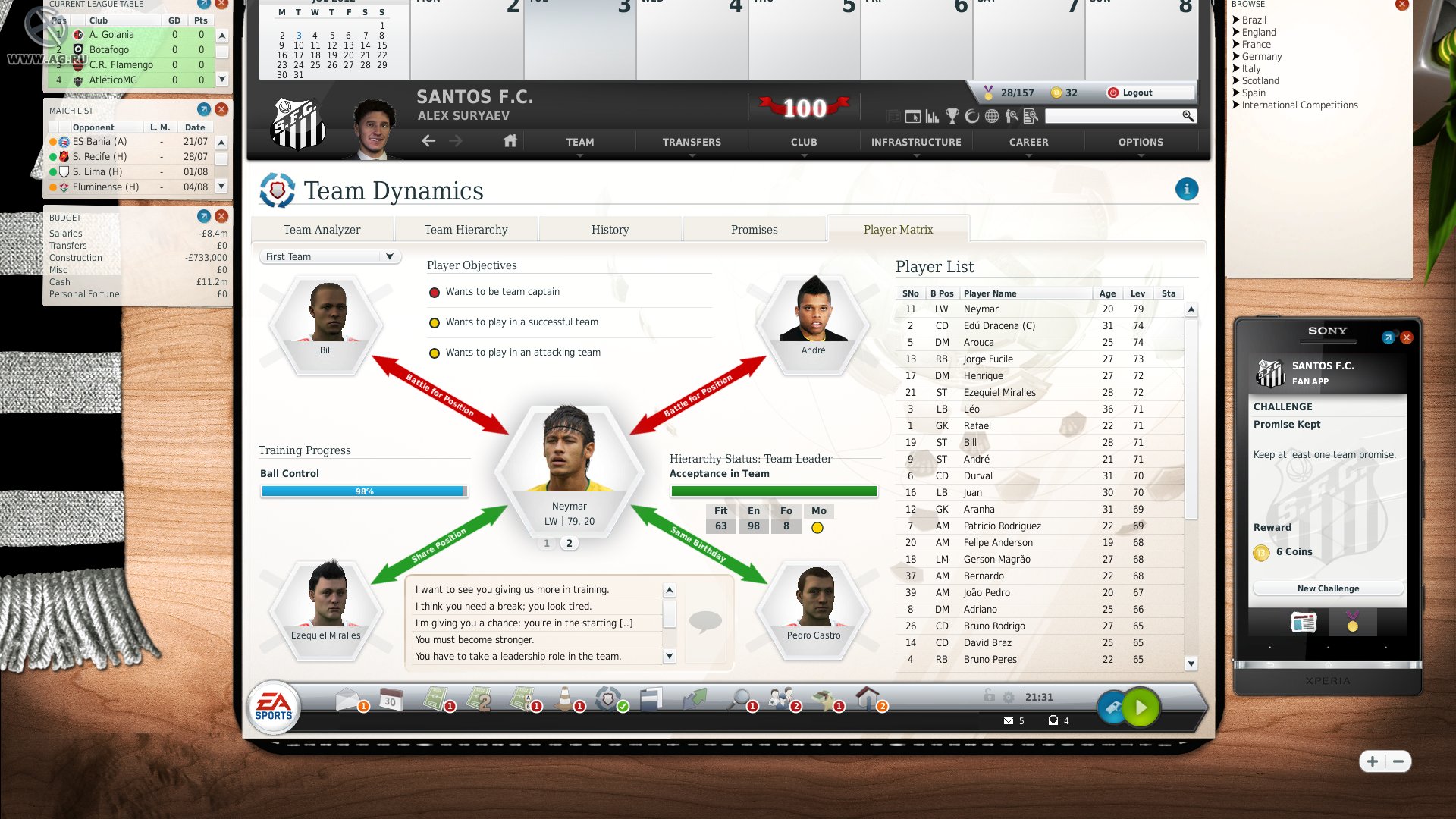Viewport: 1456px width, 819px height.
Task: Toggle the 'Wants to be team captain' objective marker
Action: click(435, 291)
